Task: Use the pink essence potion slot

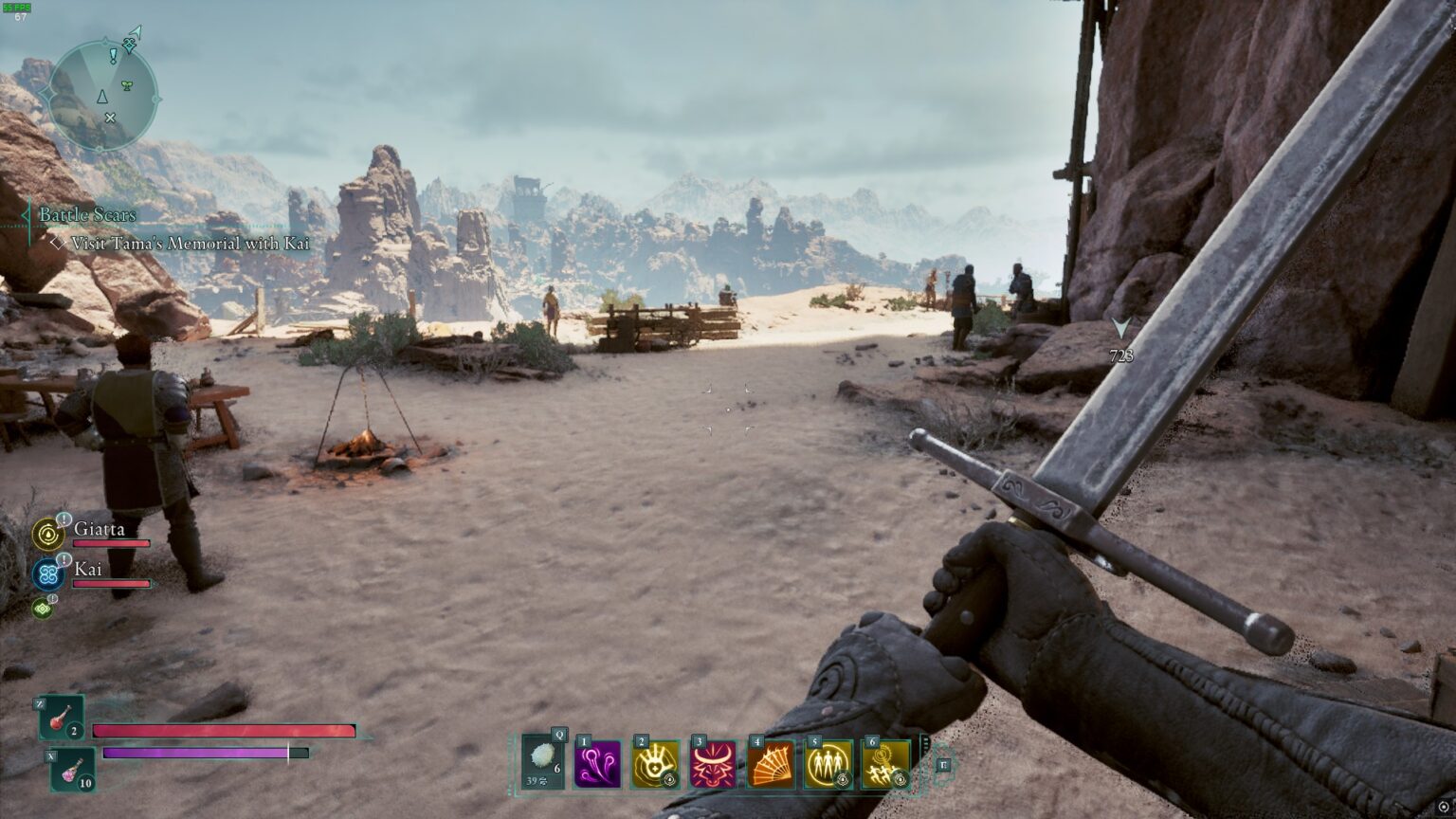Action: pos(72,769)
